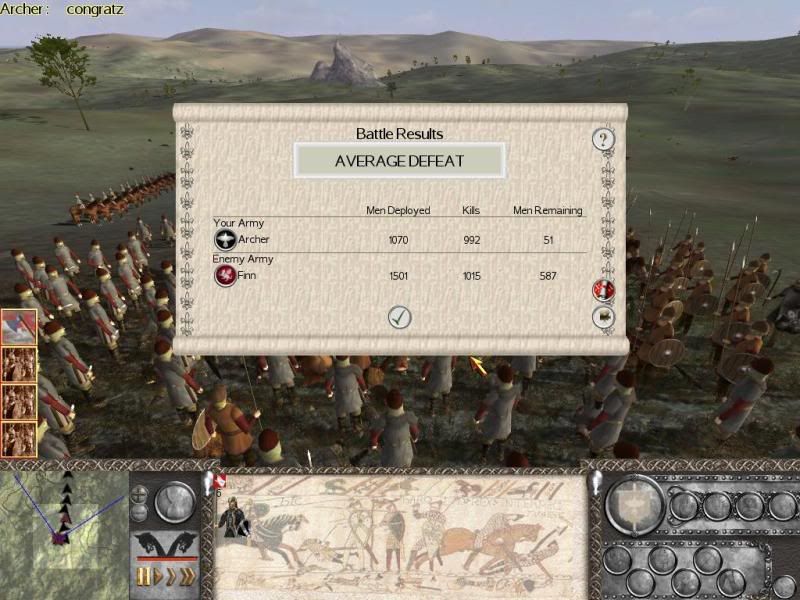Click the red banner button on results scroll
800x600 pixels.
(604, 291)
